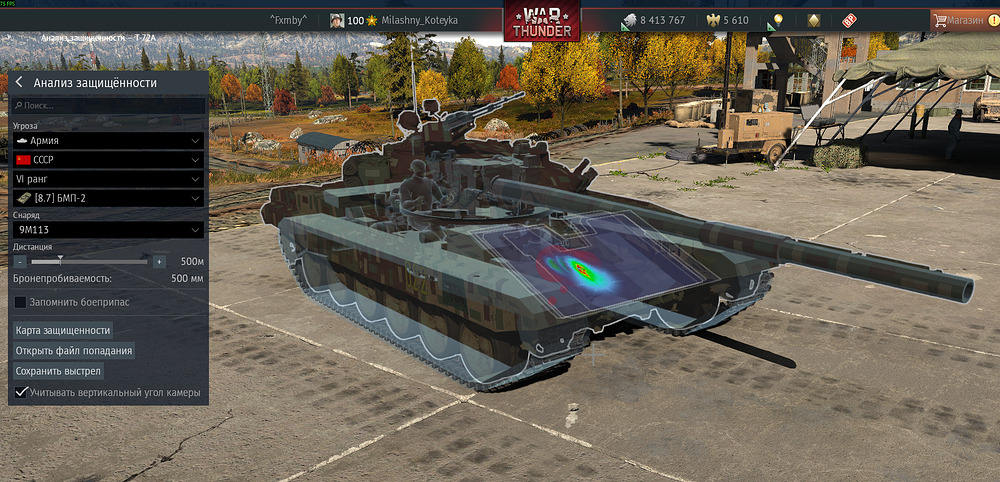Open the Армия threat type dropdown
This screenshot has width=1000, height=482.
[x=108, y=141]
